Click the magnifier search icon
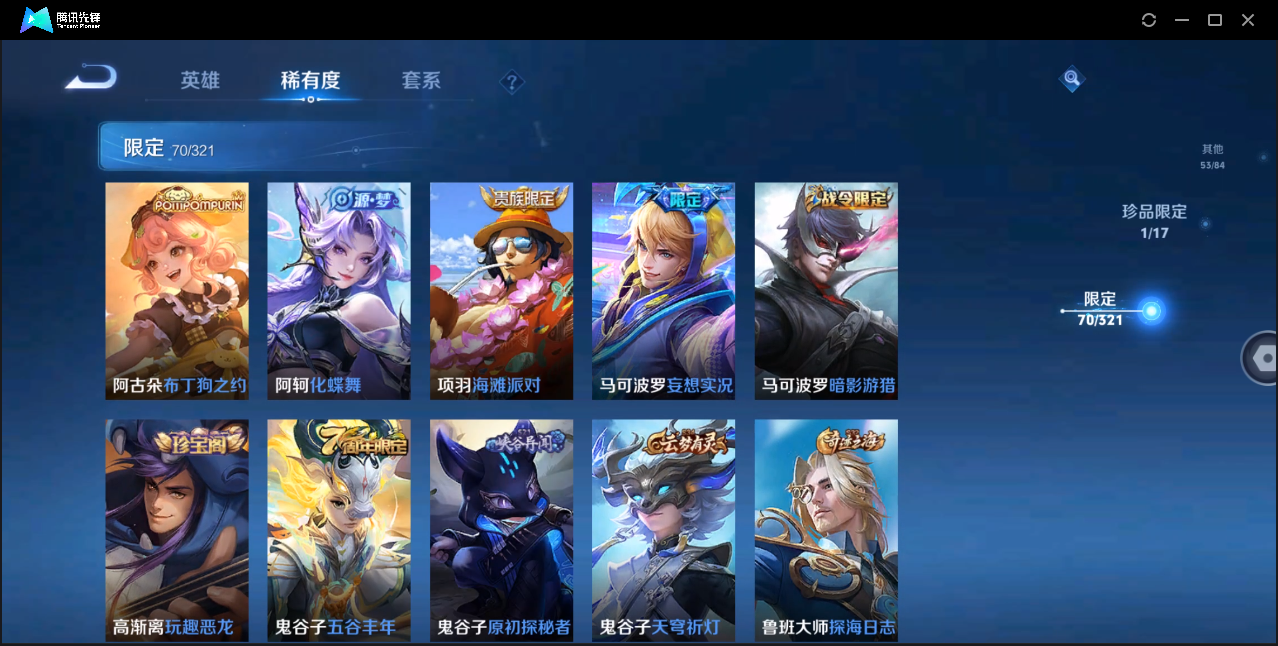 tap(1071, 78)
